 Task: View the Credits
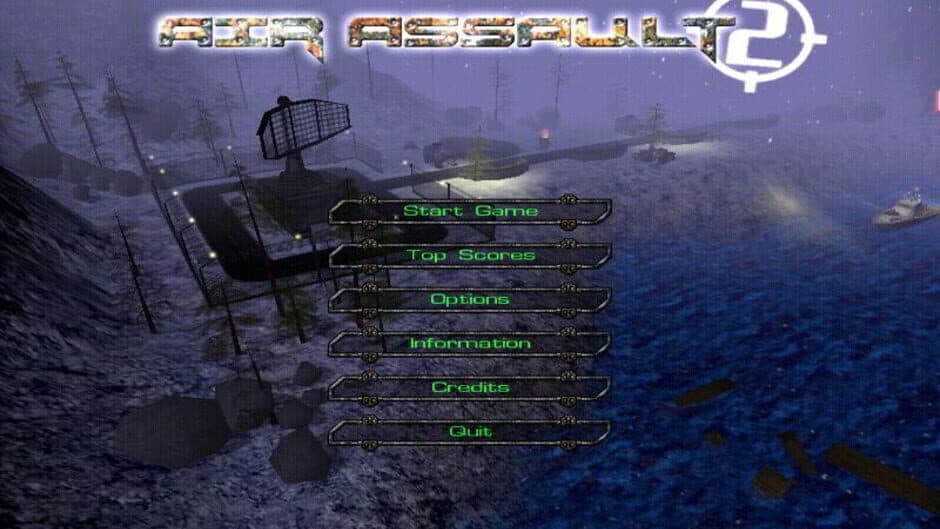[x=470, y=387]
